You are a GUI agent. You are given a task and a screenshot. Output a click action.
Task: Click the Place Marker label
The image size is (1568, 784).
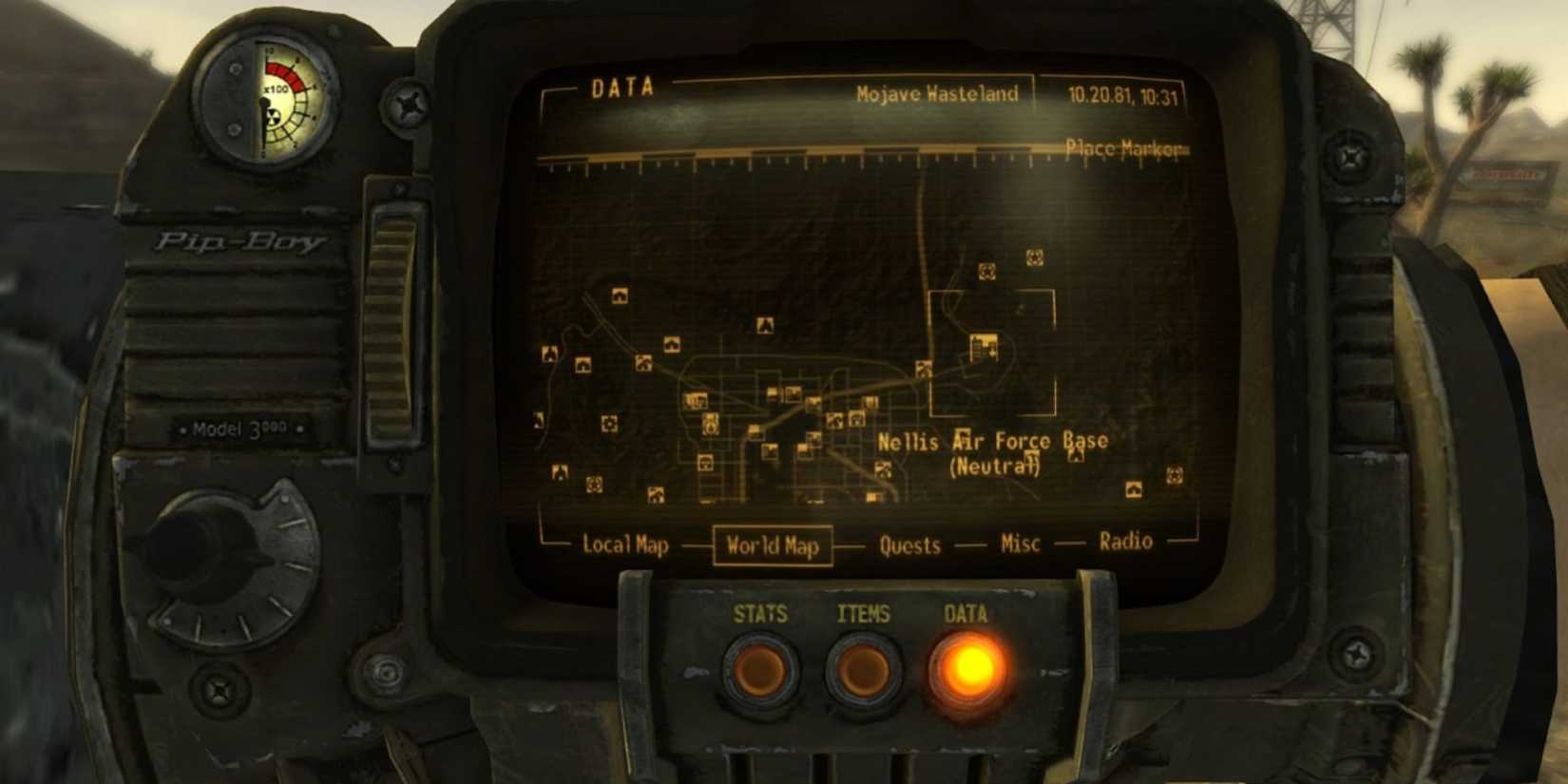pyautogui.click(x=1126, y=149)
